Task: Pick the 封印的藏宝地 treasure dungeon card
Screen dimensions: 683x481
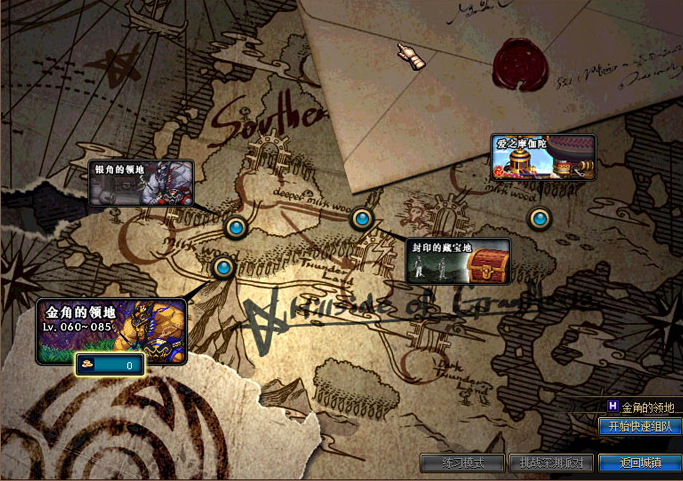Action: [459, 260]
